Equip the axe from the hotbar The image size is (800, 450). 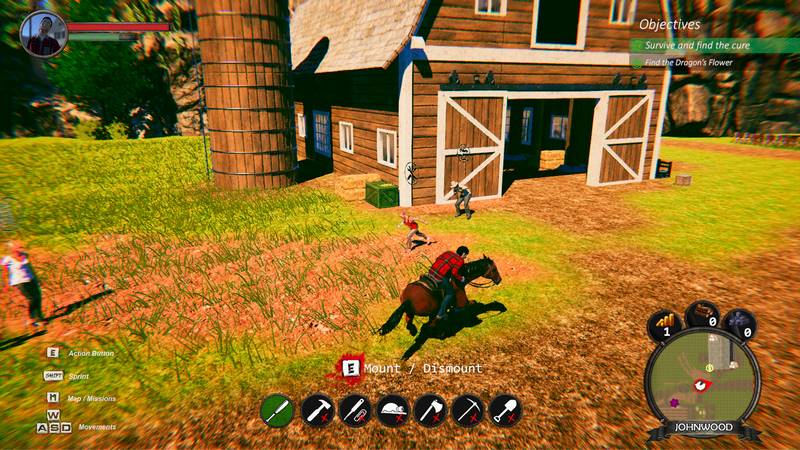[429, 409]
